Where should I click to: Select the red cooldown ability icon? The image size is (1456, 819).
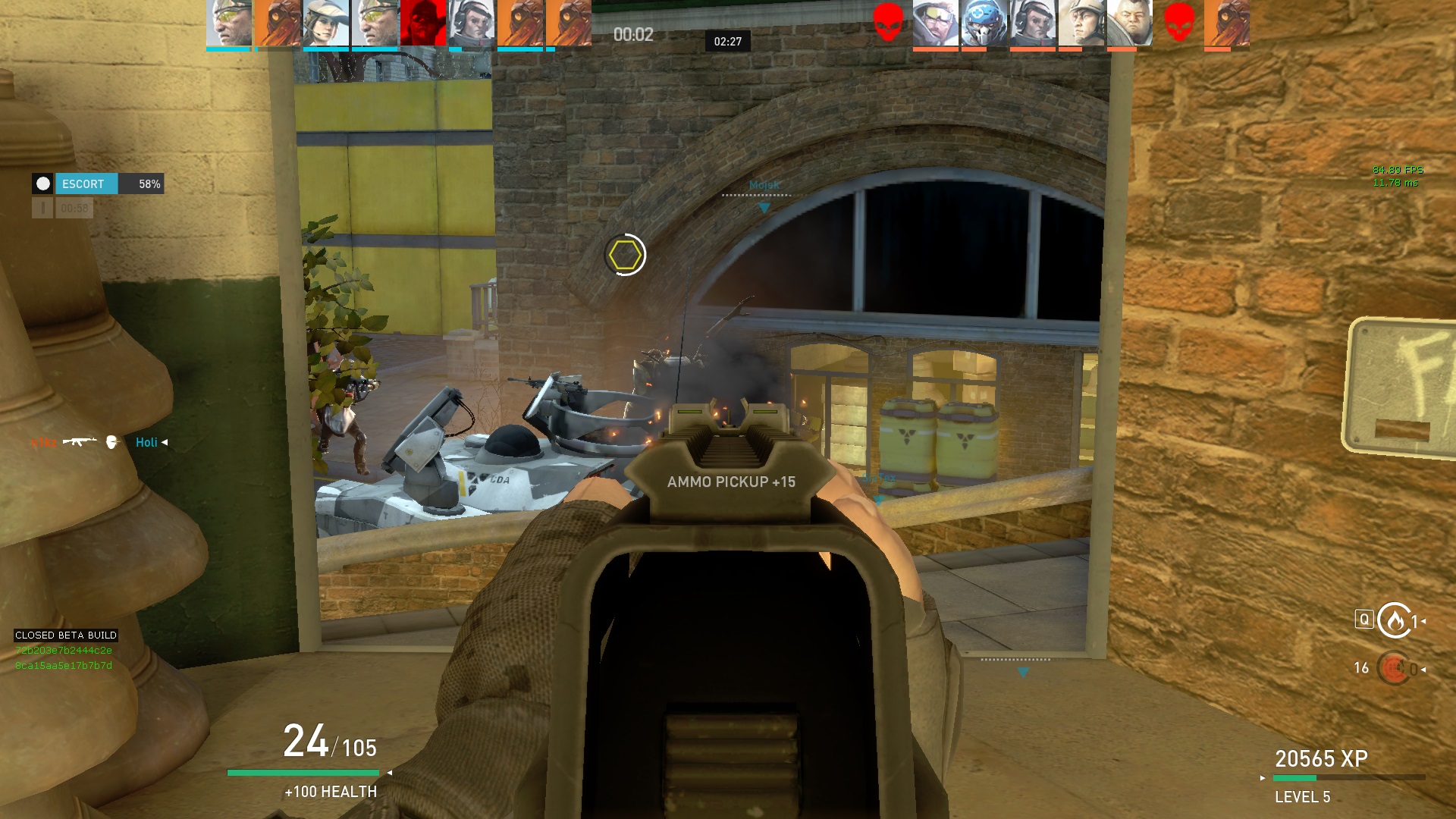1394,669
